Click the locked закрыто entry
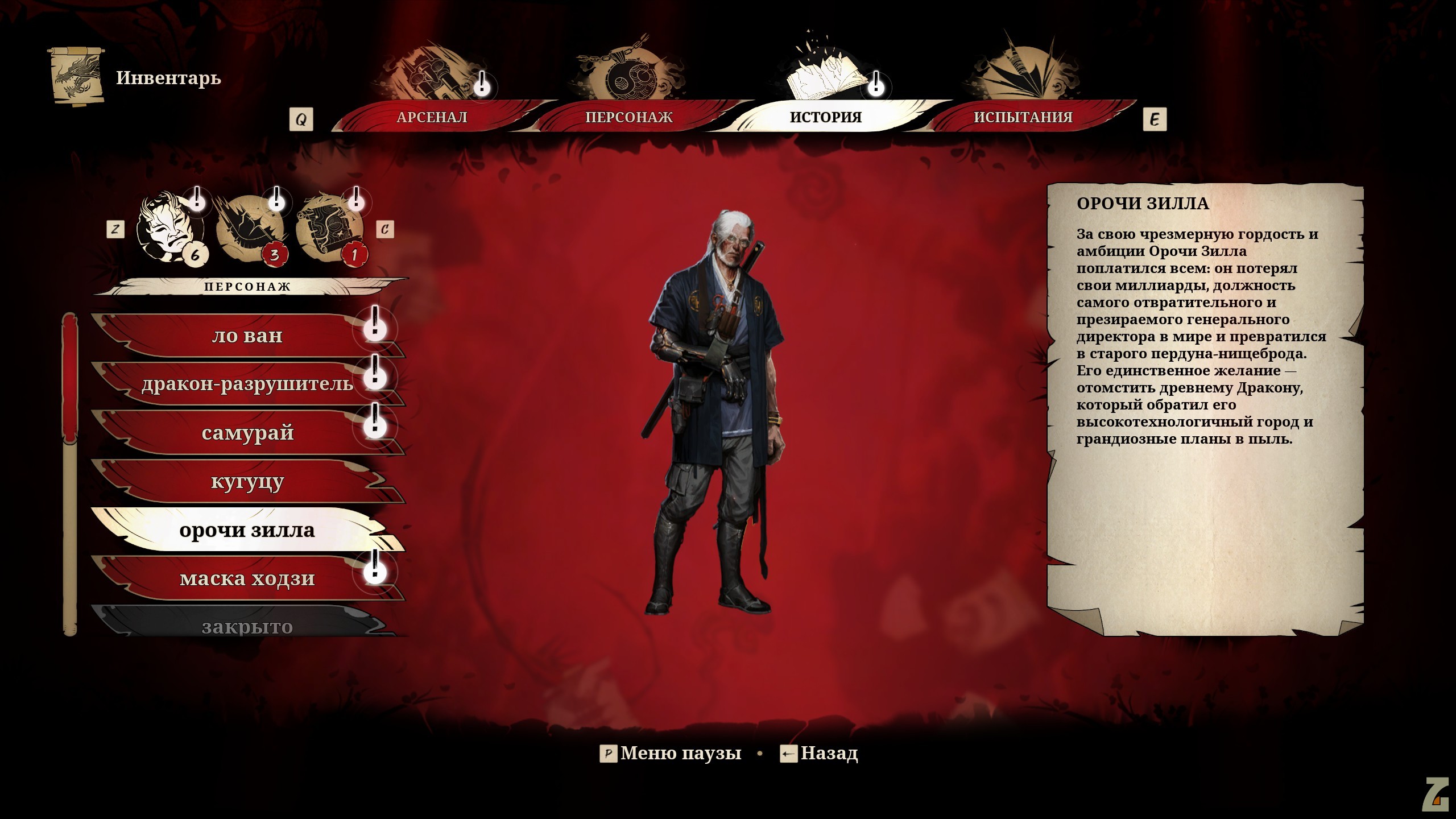The image size is (1456, 819). pos(247,626)
